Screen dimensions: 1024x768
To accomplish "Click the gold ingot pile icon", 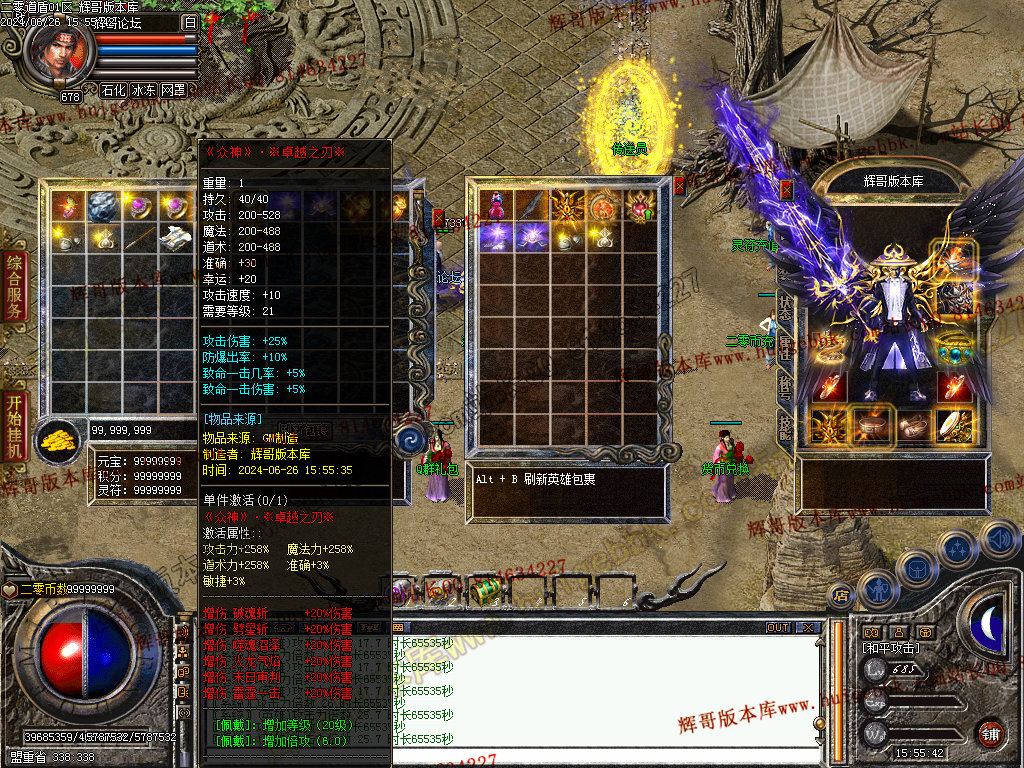I will pos(61,439).
